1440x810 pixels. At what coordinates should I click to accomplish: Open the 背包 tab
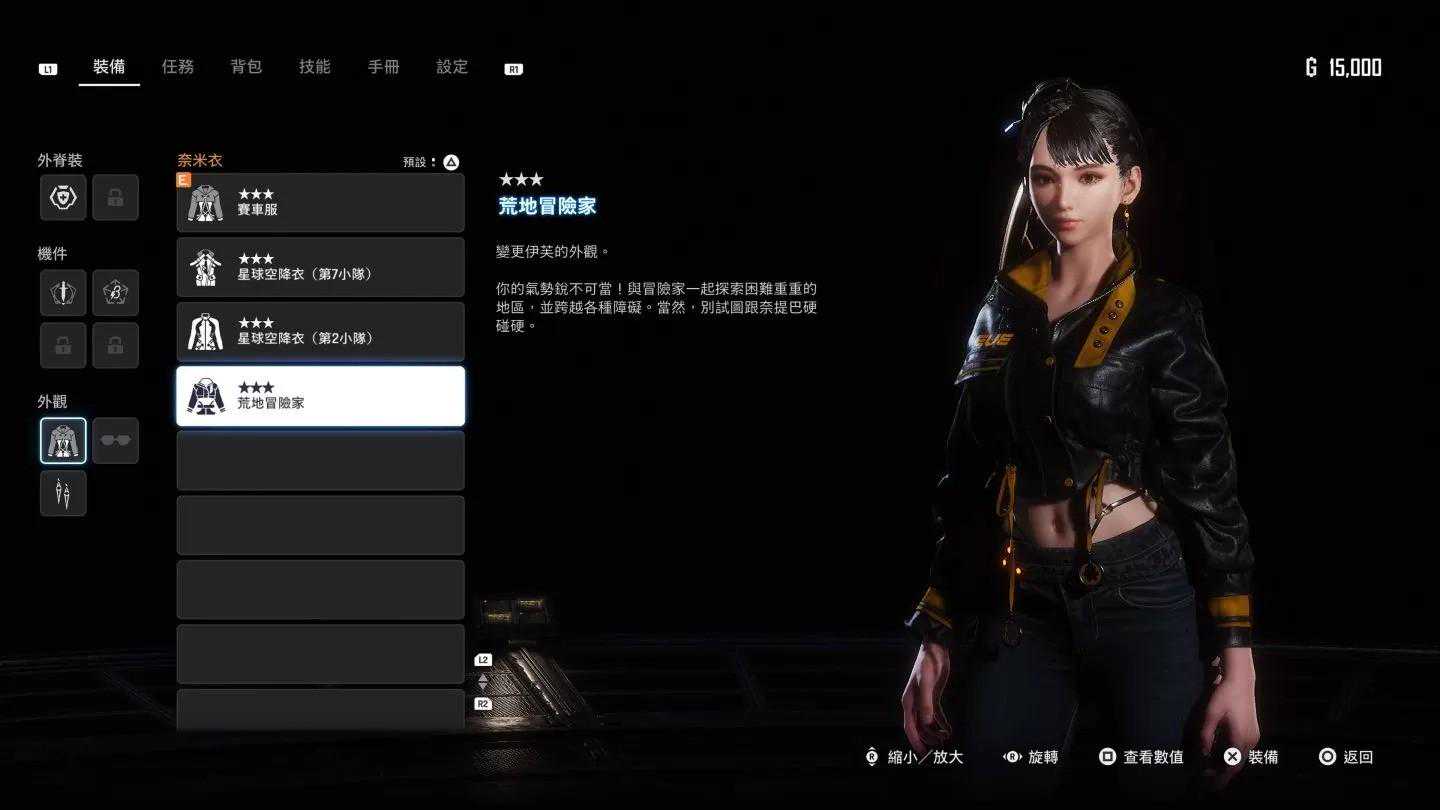click(246, 67)
